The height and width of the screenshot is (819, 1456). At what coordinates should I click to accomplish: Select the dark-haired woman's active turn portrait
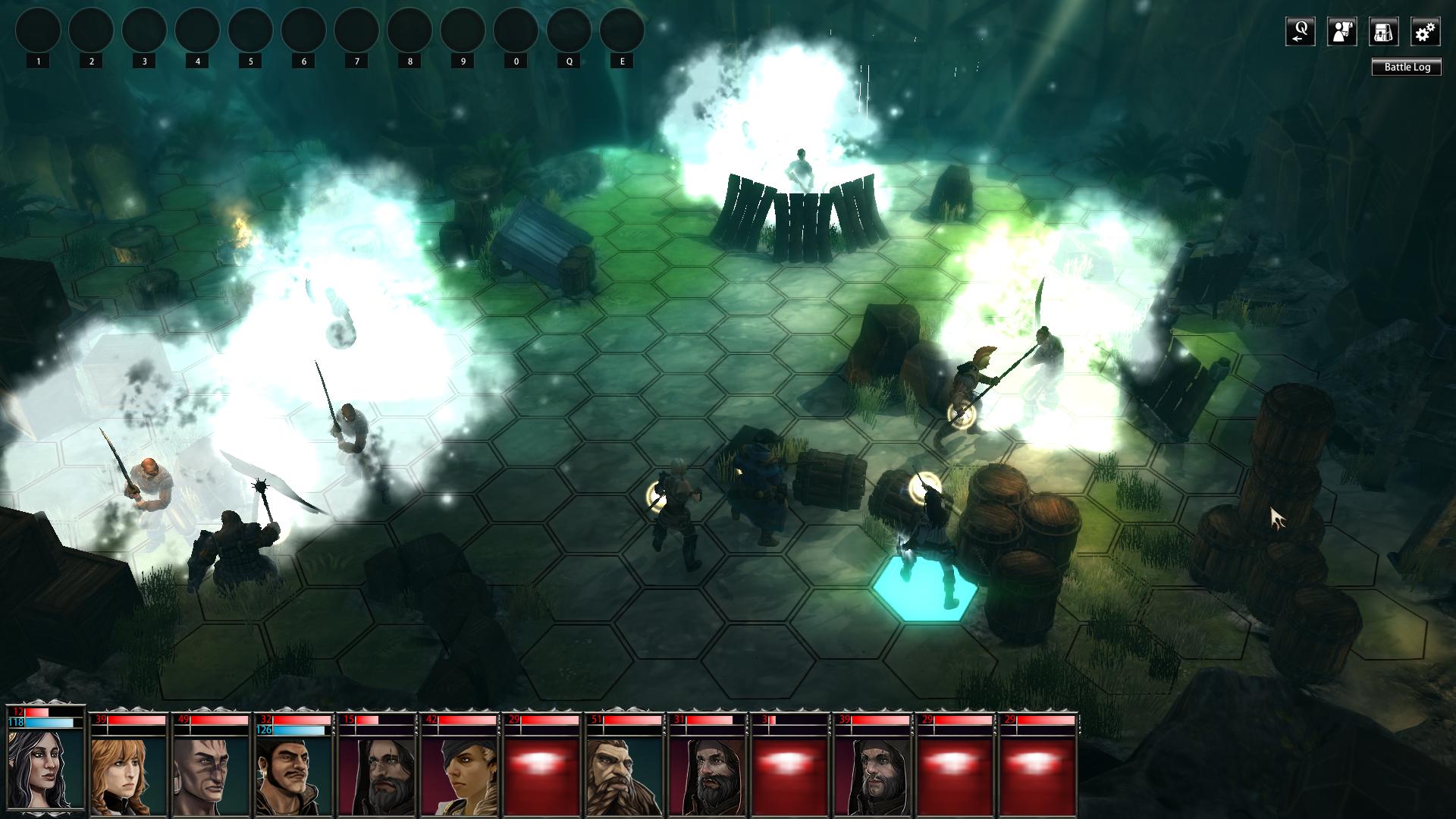[45, 767]
